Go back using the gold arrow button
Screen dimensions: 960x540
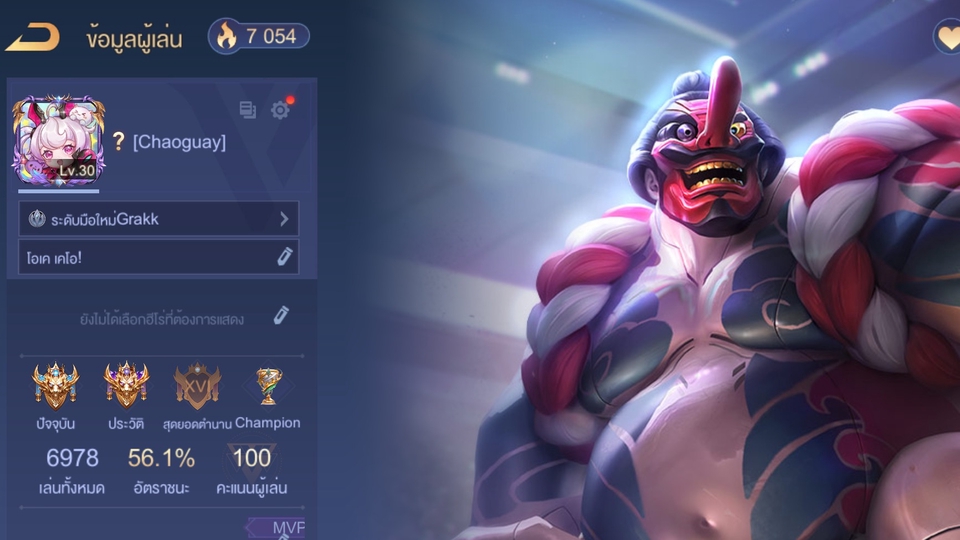pyautogui.click(x=32, y=37)
